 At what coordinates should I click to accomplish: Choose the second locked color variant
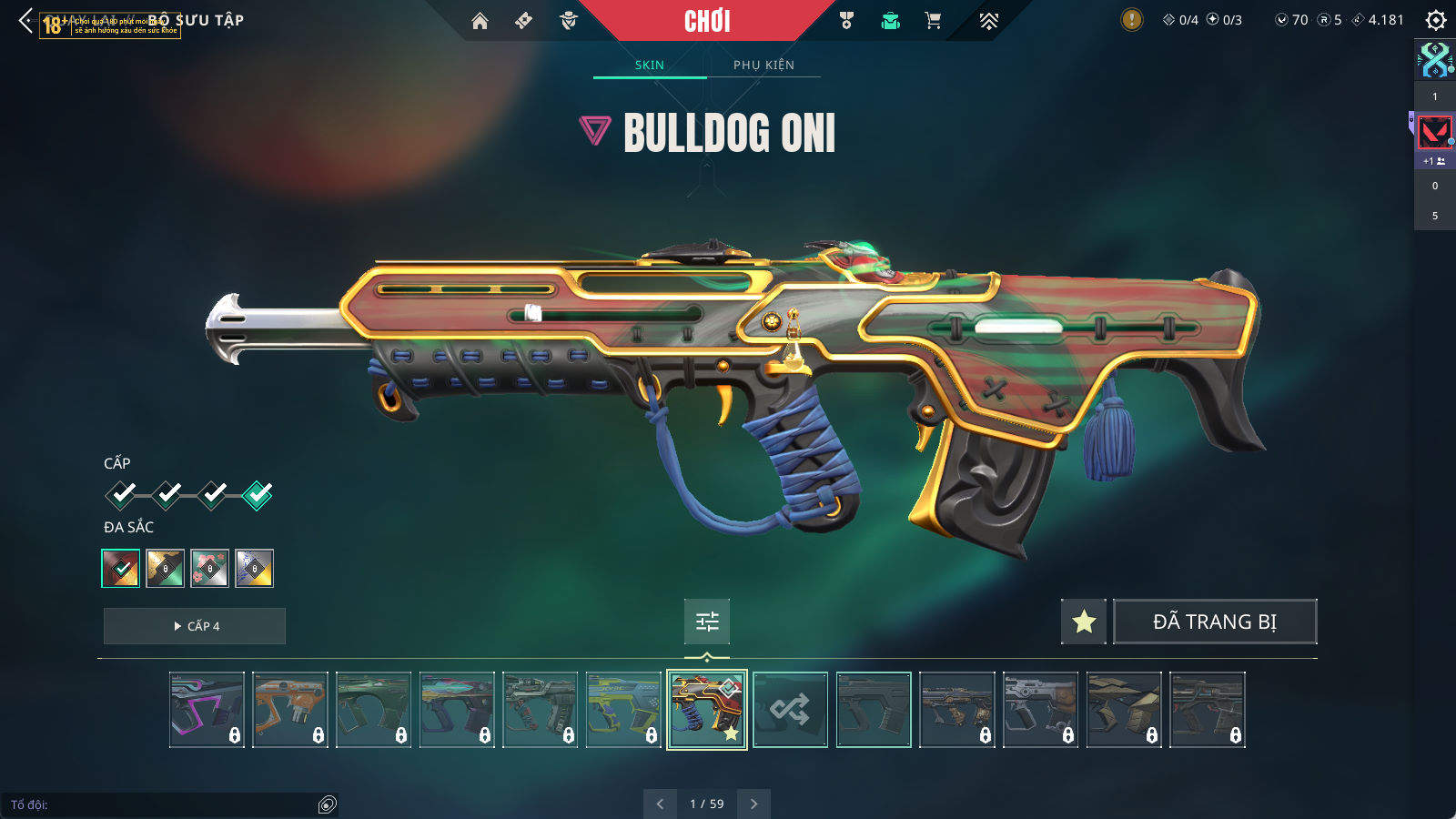pyautogui.click(x=166, y=569)
